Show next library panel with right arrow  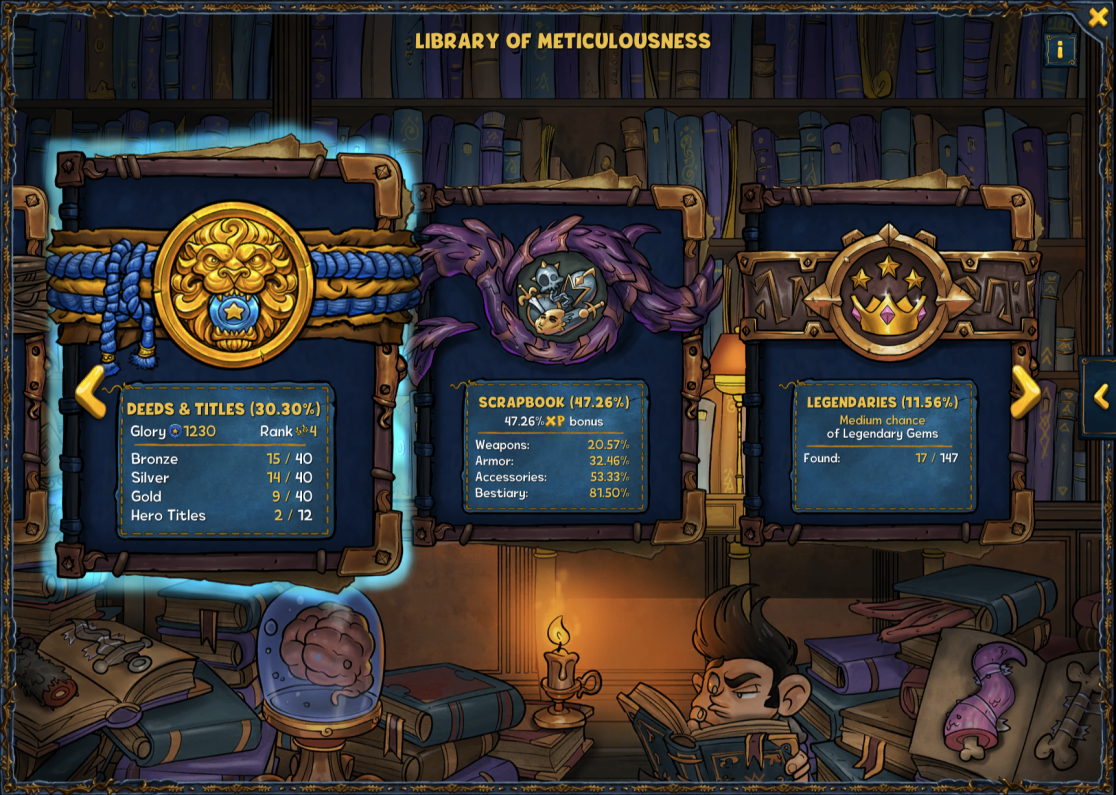point(1026,391)
